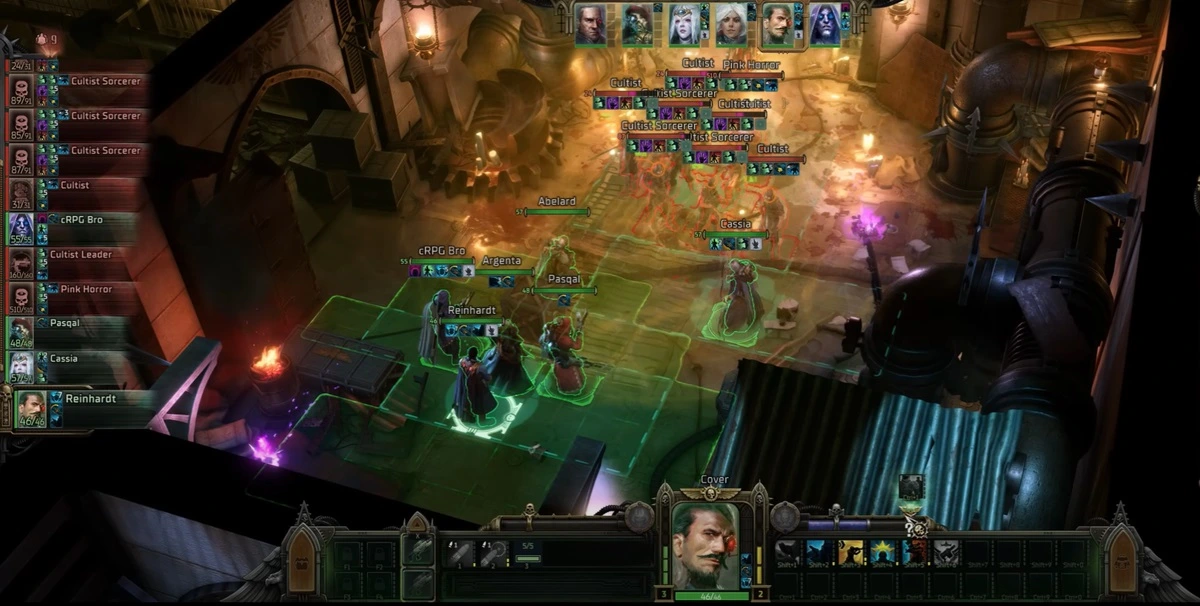Switch to the upper weapon set
1200x606 pixels.
click(419, 552)
